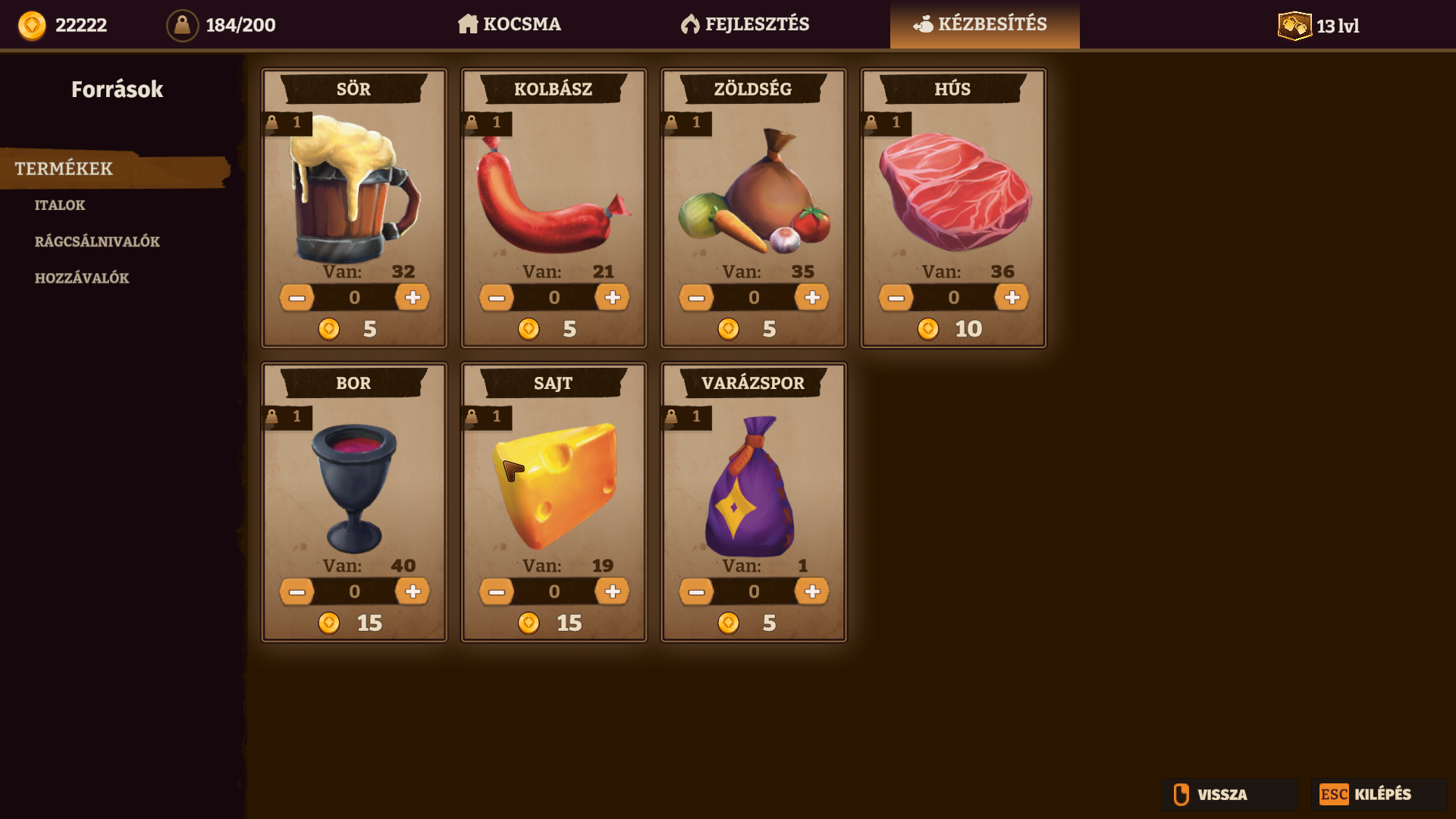This screenshot has width=1456, height=819.
Task: Open the Fejlesztés tab
Action: click(x=745, y=24)
